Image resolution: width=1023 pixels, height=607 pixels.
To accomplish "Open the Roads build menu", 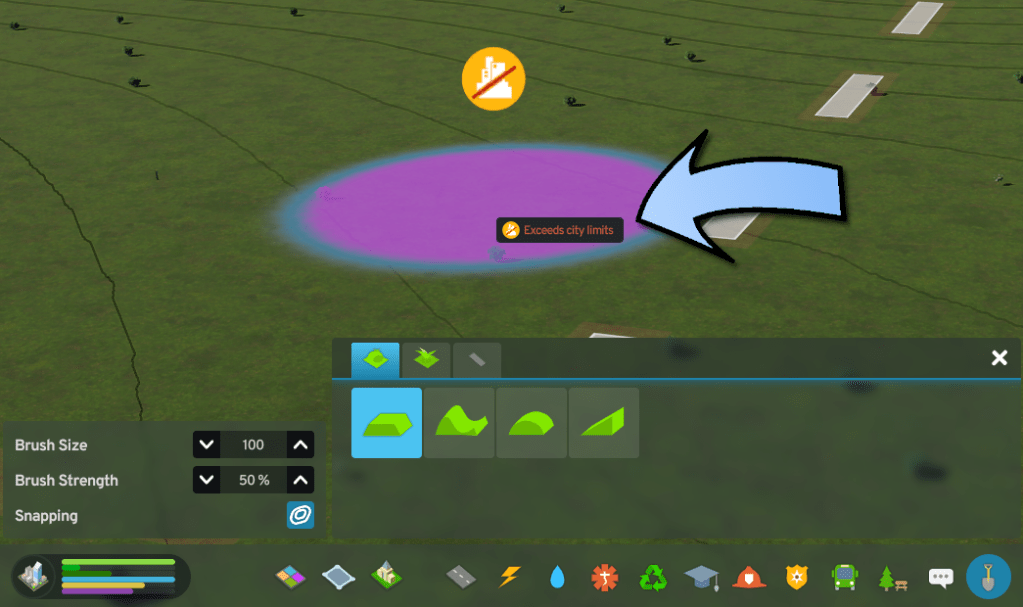I will 461,577.
